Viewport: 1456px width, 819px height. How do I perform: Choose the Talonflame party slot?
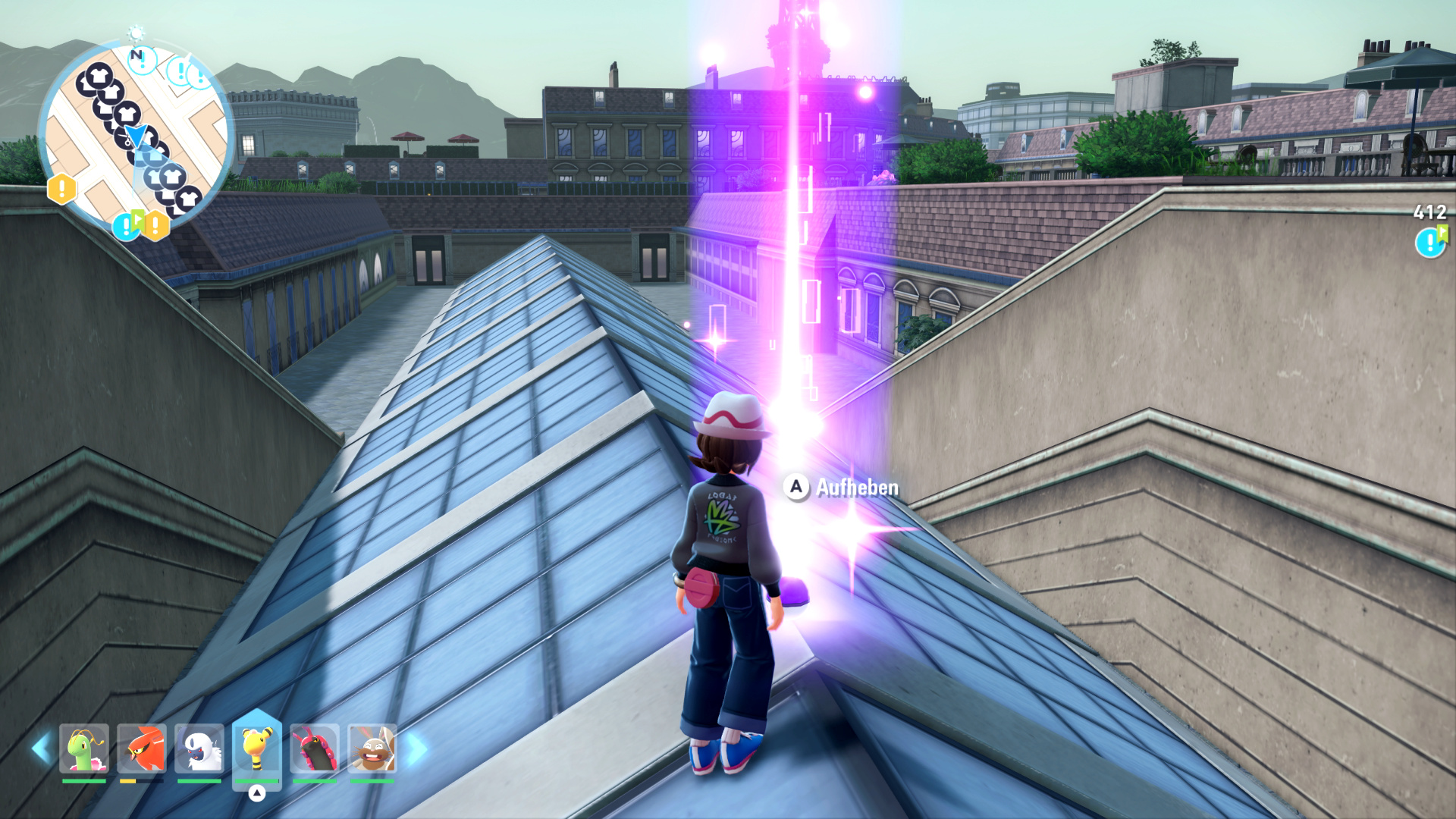[x=142, y=748]
